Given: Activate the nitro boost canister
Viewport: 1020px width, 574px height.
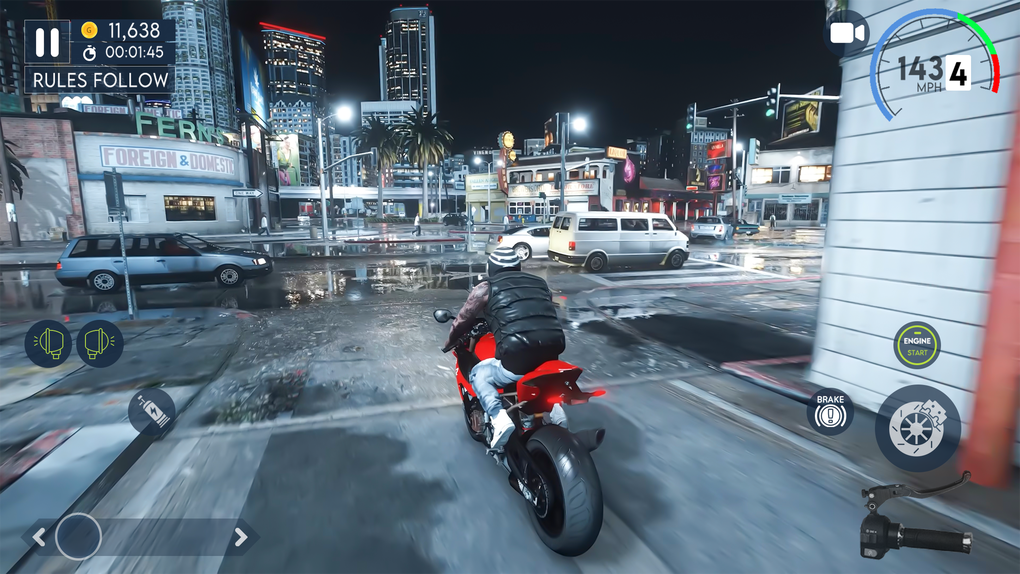Looking at the screenshot, I should pos(152,410).
